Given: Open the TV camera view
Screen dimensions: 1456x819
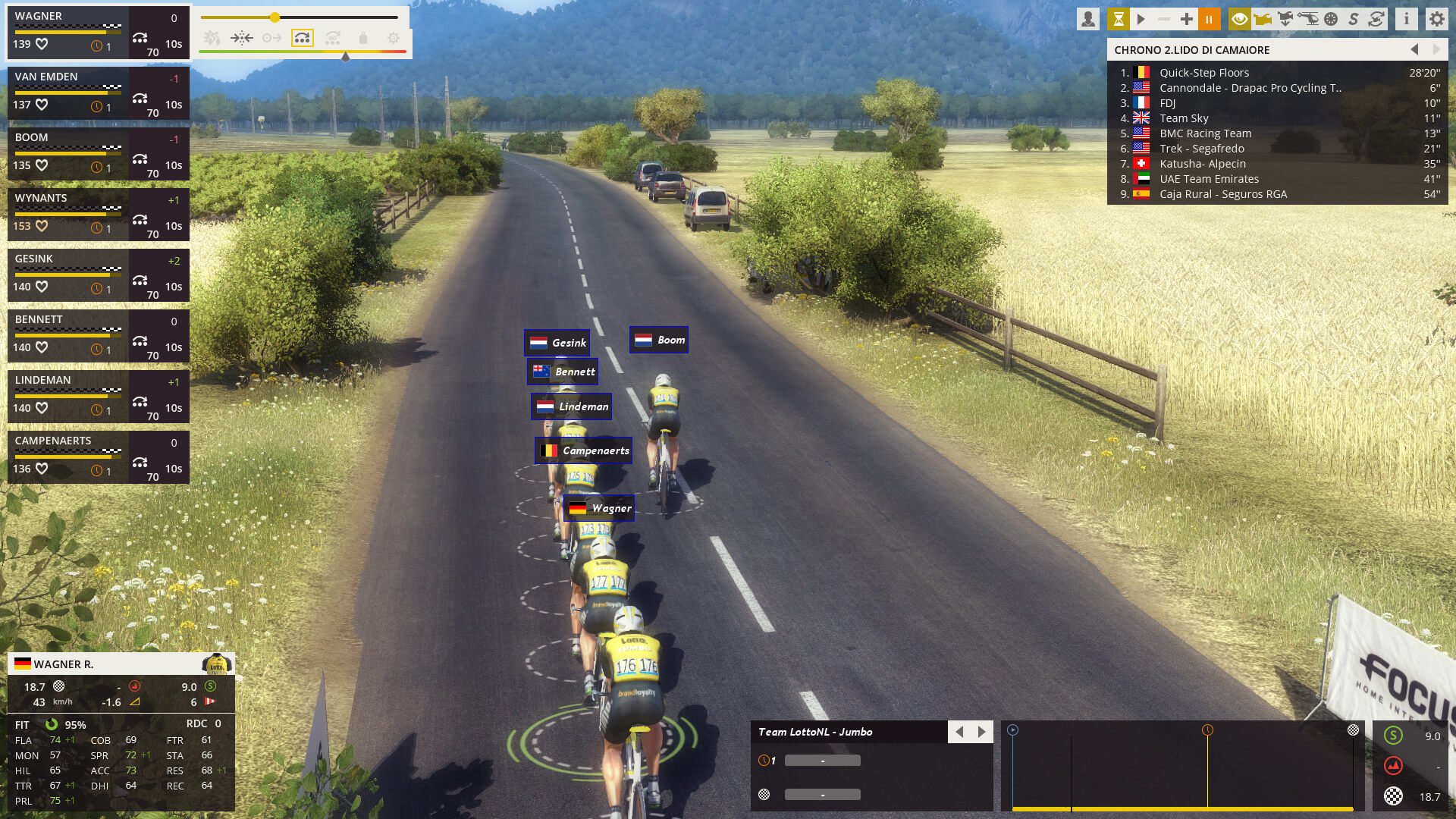Looking at the screenshot, I should tap(1262, 19).
